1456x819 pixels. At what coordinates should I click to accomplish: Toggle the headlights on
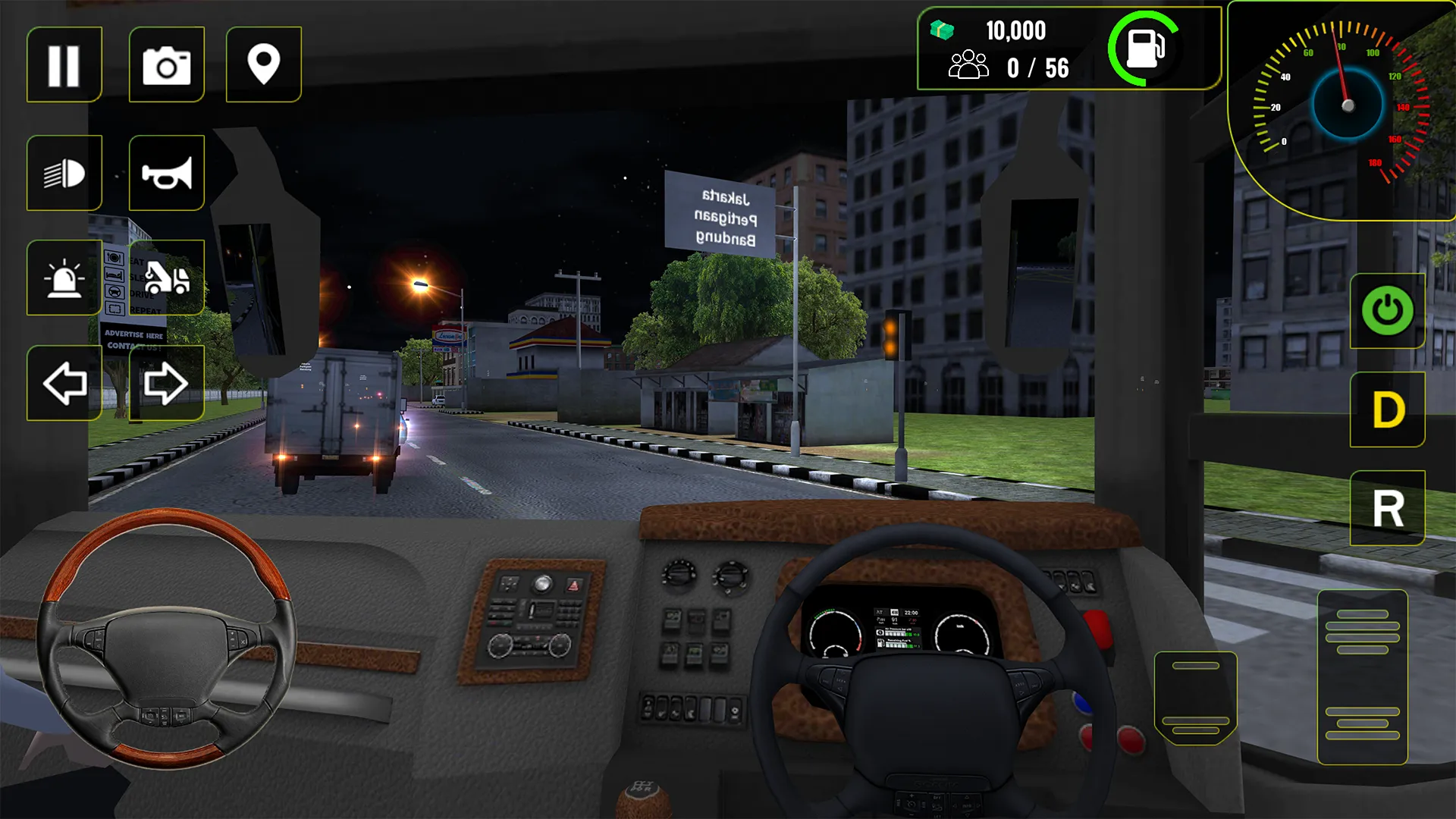64,172
